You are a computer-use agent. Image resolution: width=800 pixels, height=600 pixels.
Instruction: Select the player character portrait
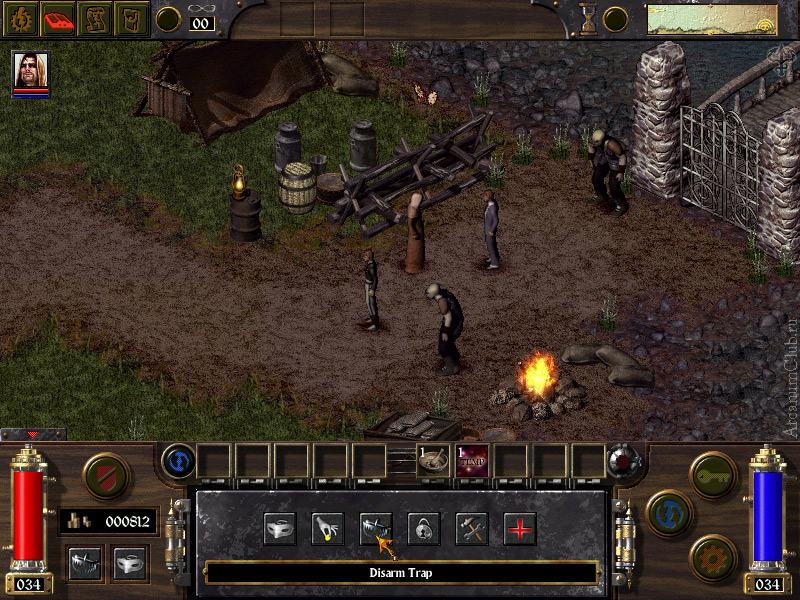pos(30,70)
